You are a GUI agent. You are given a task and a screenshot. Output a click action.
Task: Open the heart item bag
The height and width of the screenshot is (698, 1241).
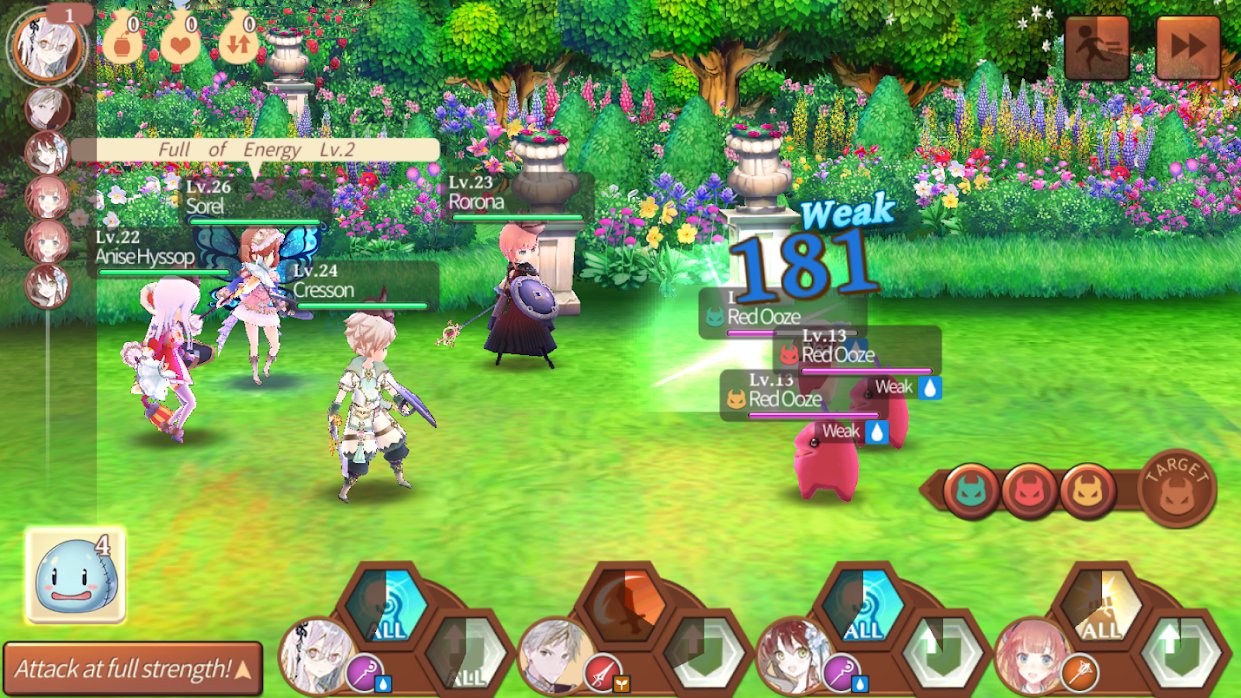[x=180, y=42]
